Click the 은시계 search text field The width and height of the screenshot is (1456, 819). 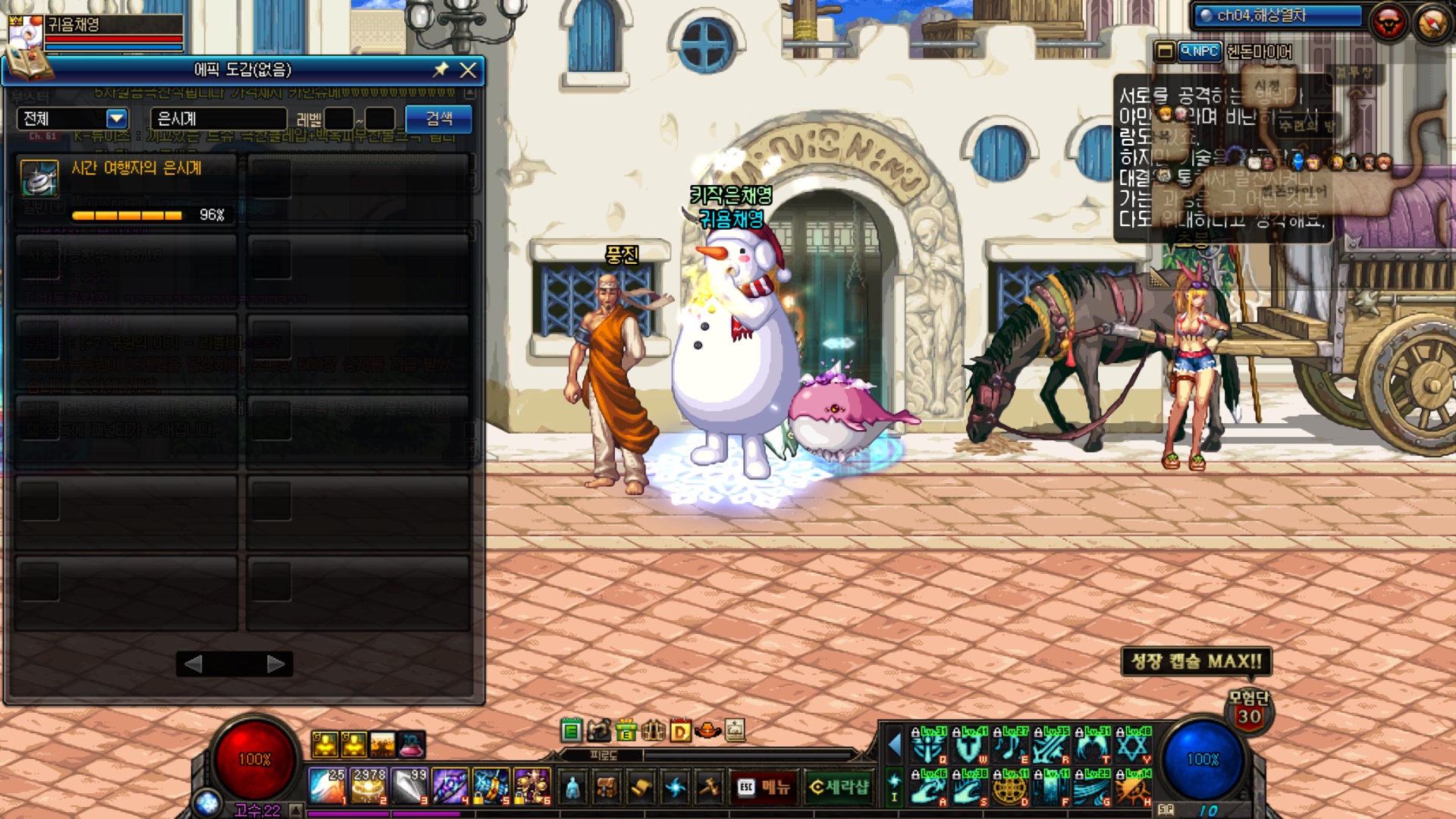tap(218, 118)
